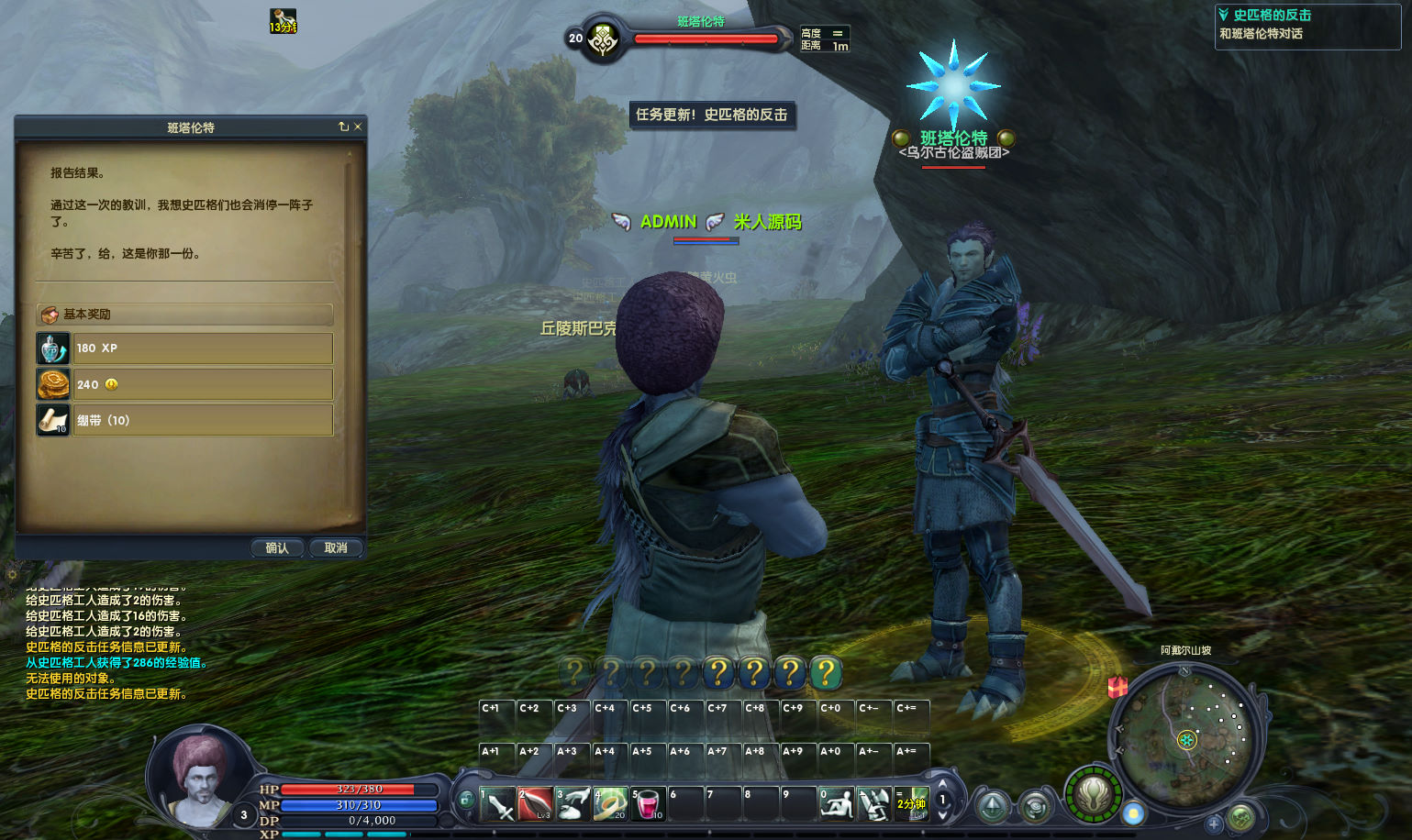
Task: Zoom in the minimap with plus button
Action: (x=1214, y=823)
